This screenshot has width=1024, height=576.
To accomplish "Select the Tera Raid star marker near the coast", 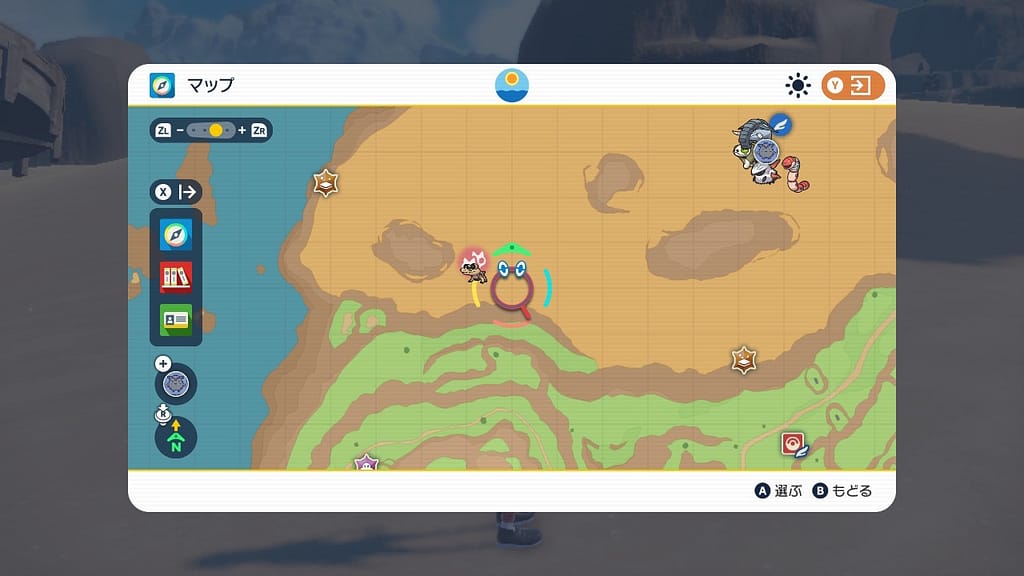I will pos(325,183).
